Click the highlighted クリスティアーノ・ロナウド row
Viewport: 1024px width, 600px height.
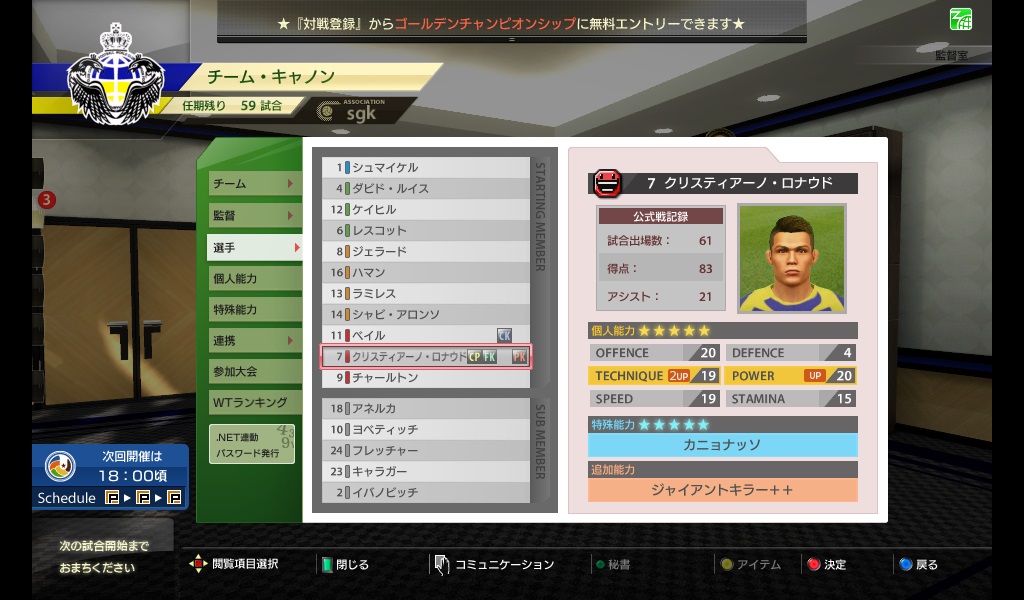pyautogui.click(x=426, y=356)
